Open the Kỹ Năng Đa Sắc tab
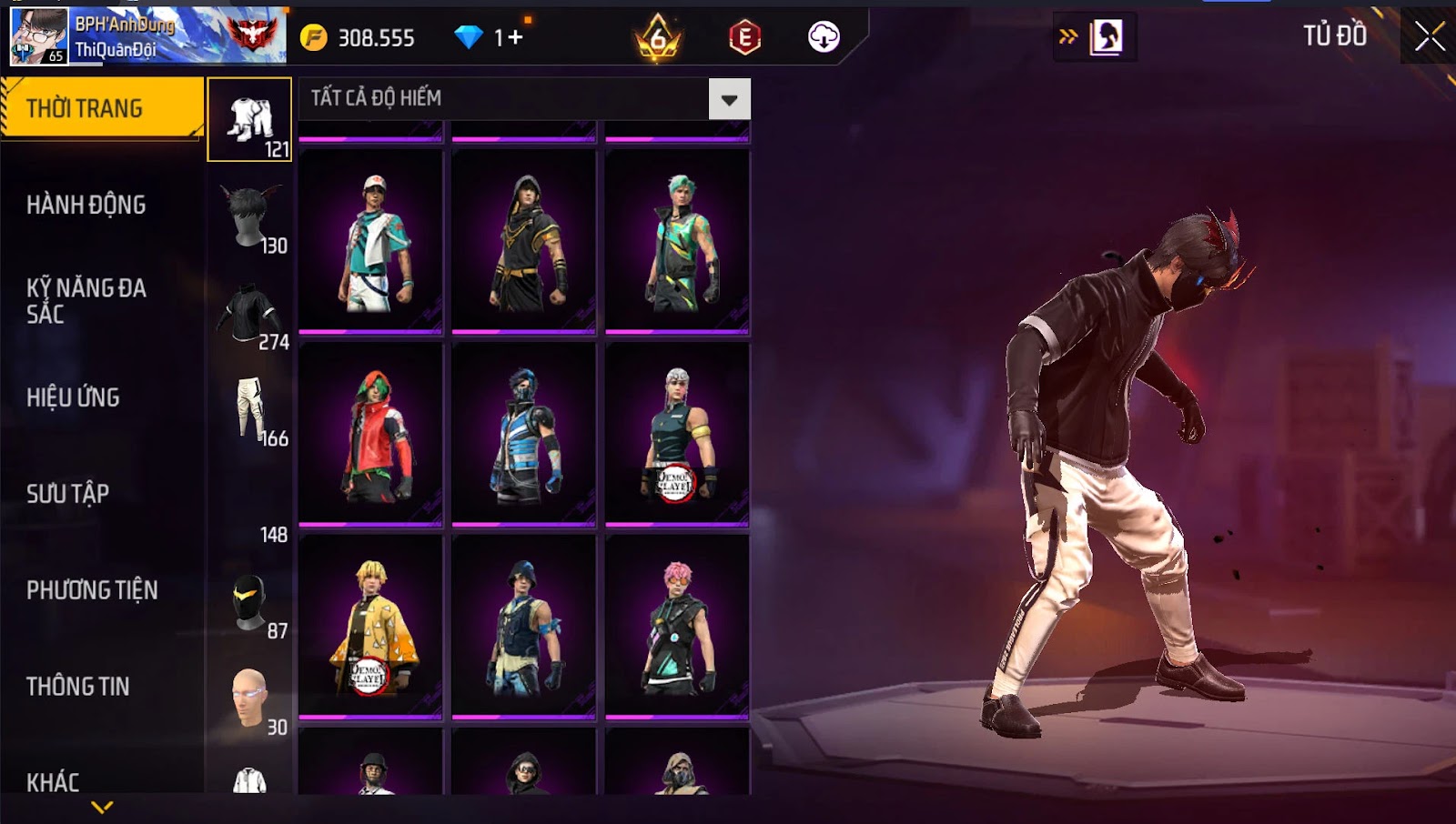Image resolution: width=1456 pixels, height=824 pixels. tap(86, 301)
